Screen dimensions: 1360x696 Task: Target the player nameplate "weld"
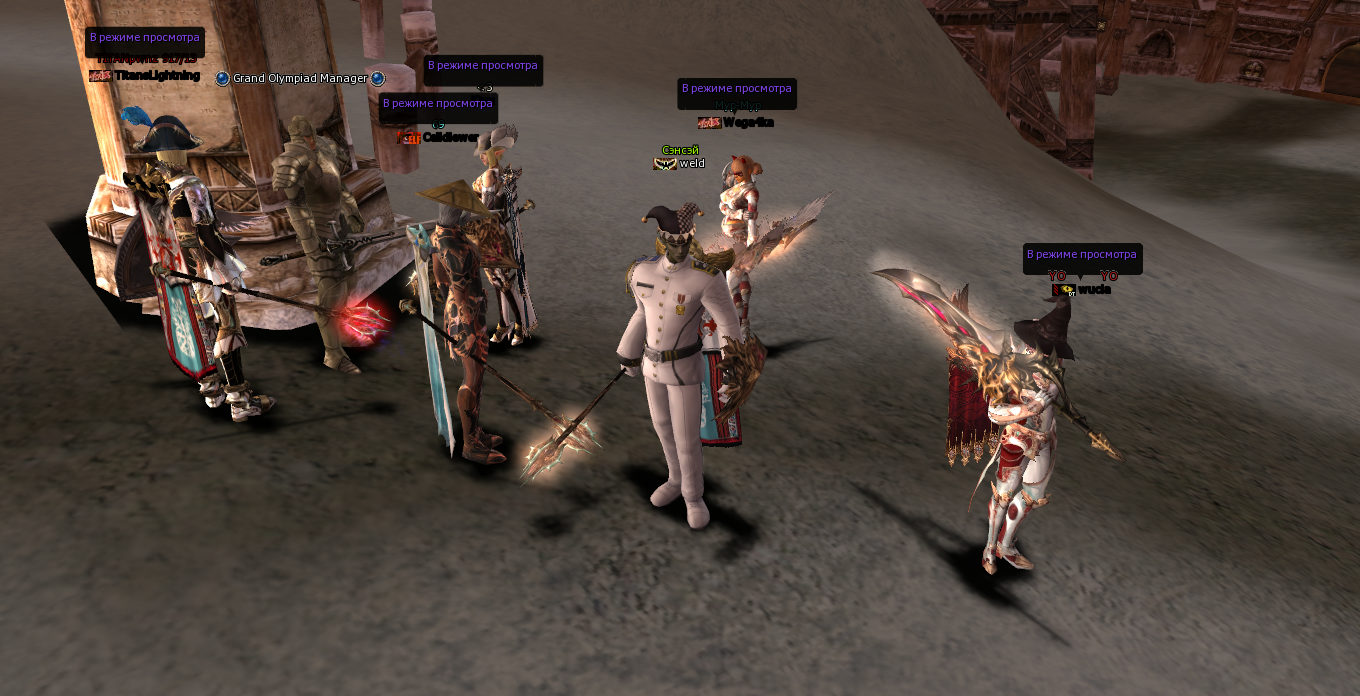click(x=692, y=163)
